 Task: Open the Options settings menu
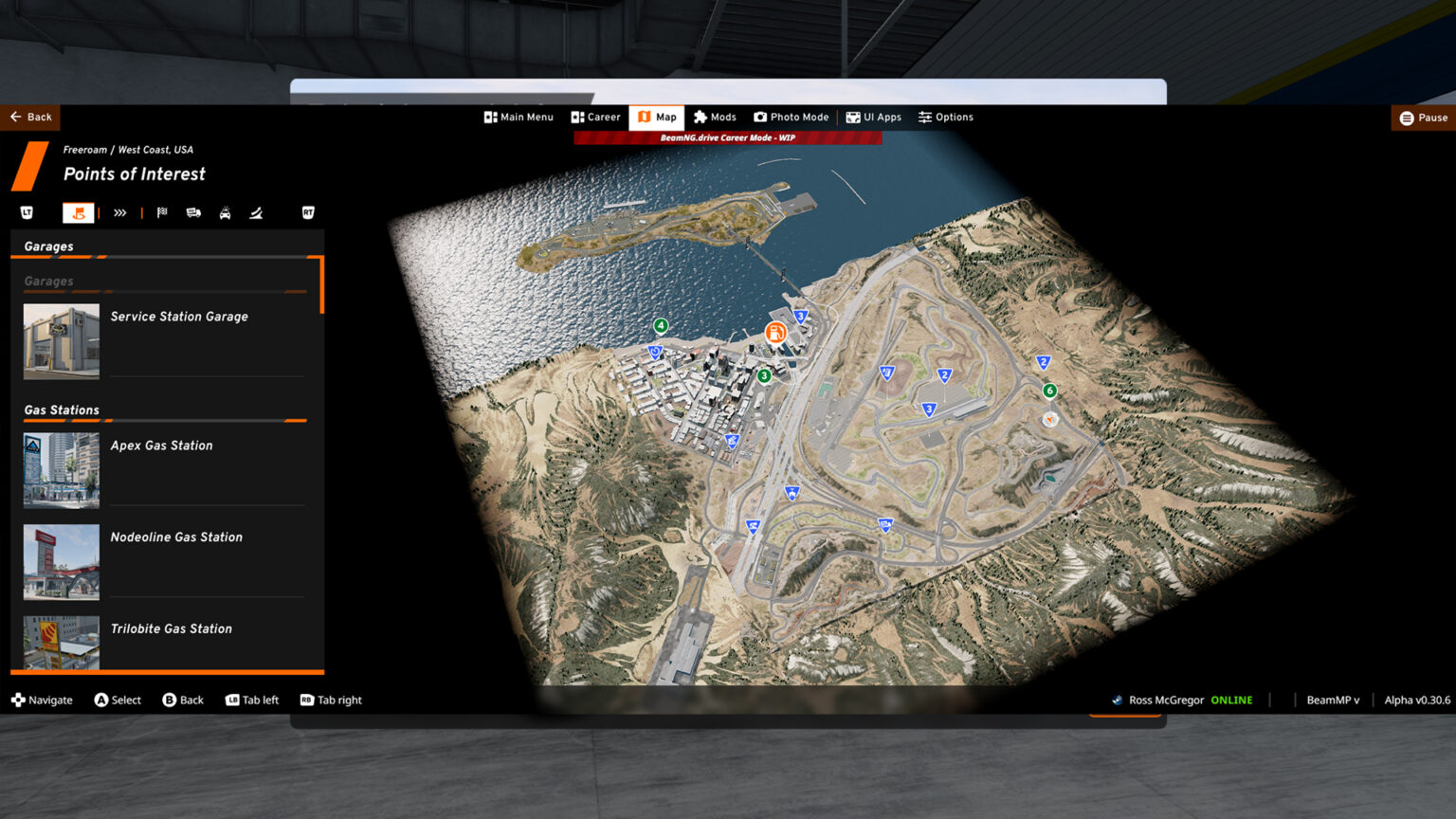coord(945,117)
